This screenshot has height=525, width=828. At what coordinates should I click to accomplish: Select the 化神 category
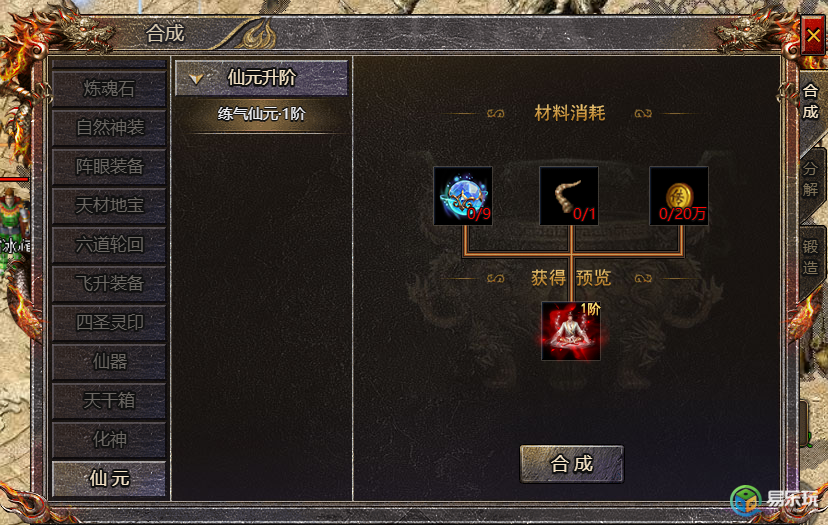[x=109, y=440]
